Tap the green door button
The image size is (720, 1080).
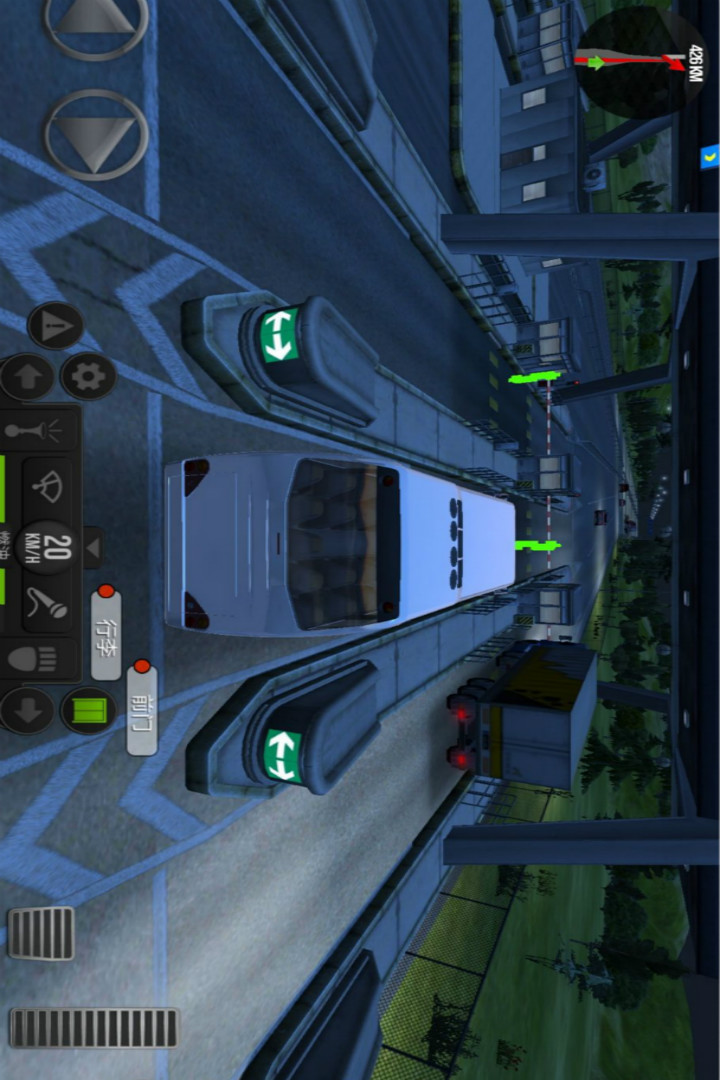88,711
